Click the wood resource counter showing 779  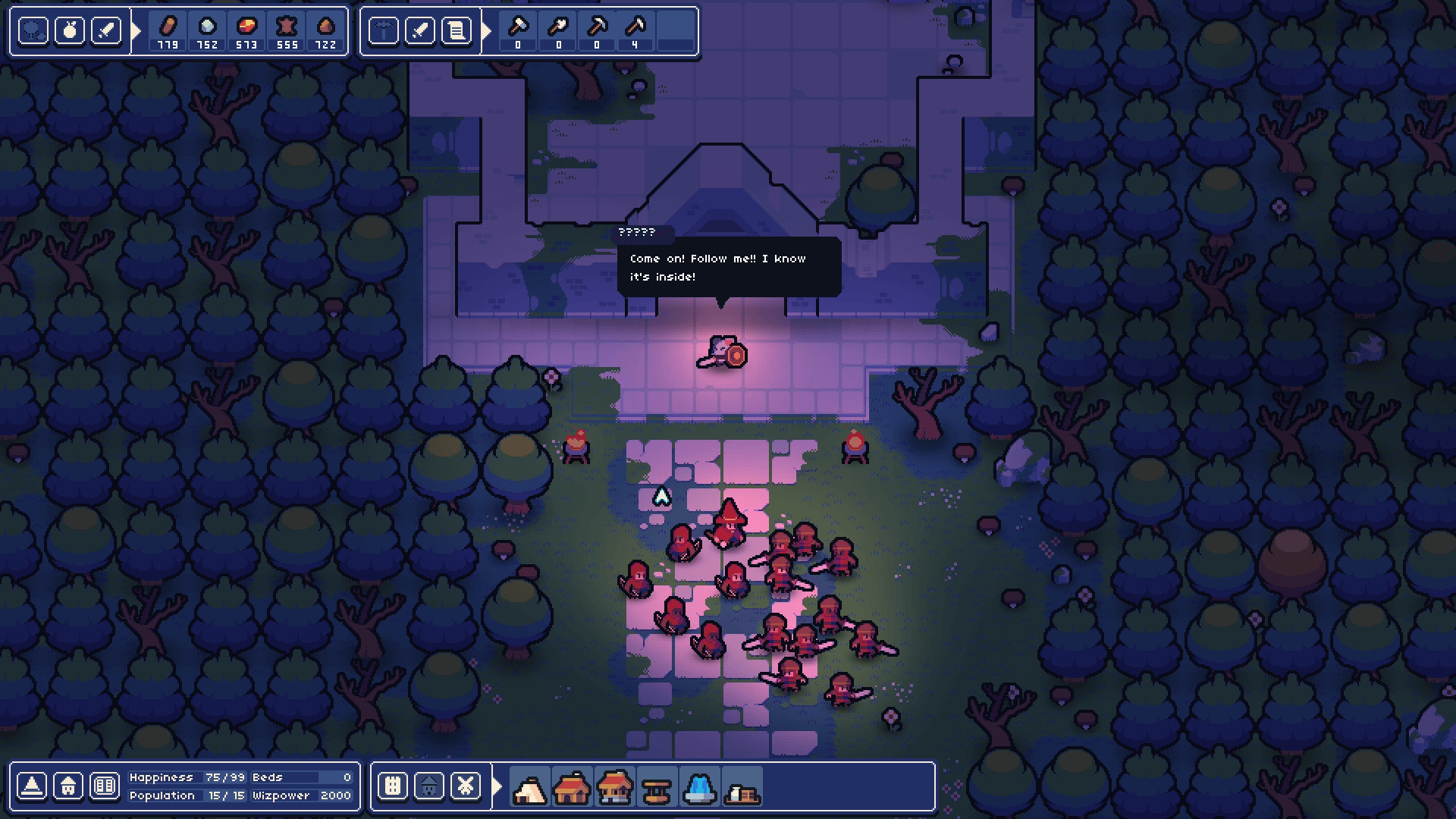(167, 32)
